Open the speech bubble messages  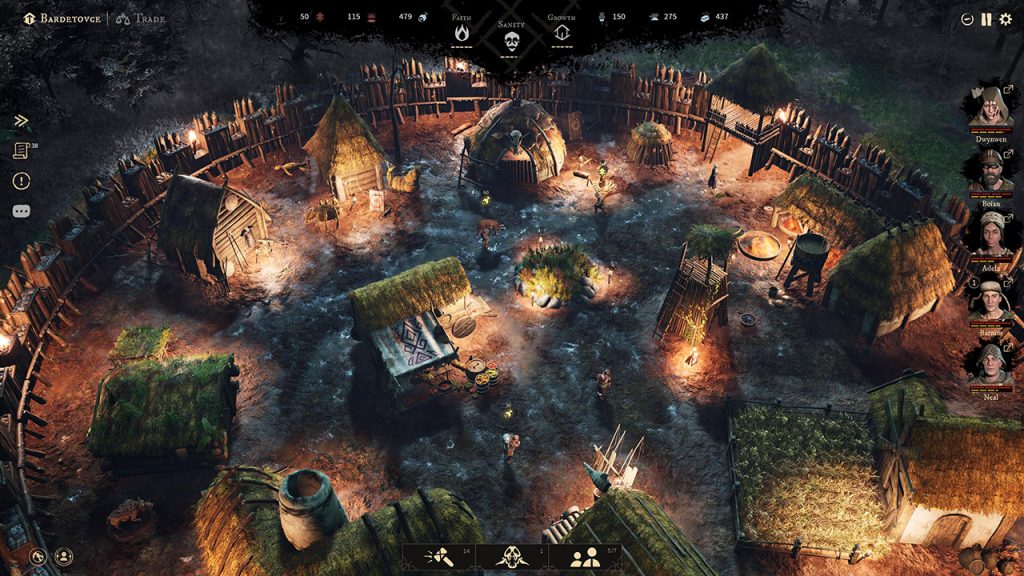pos(21,212)
